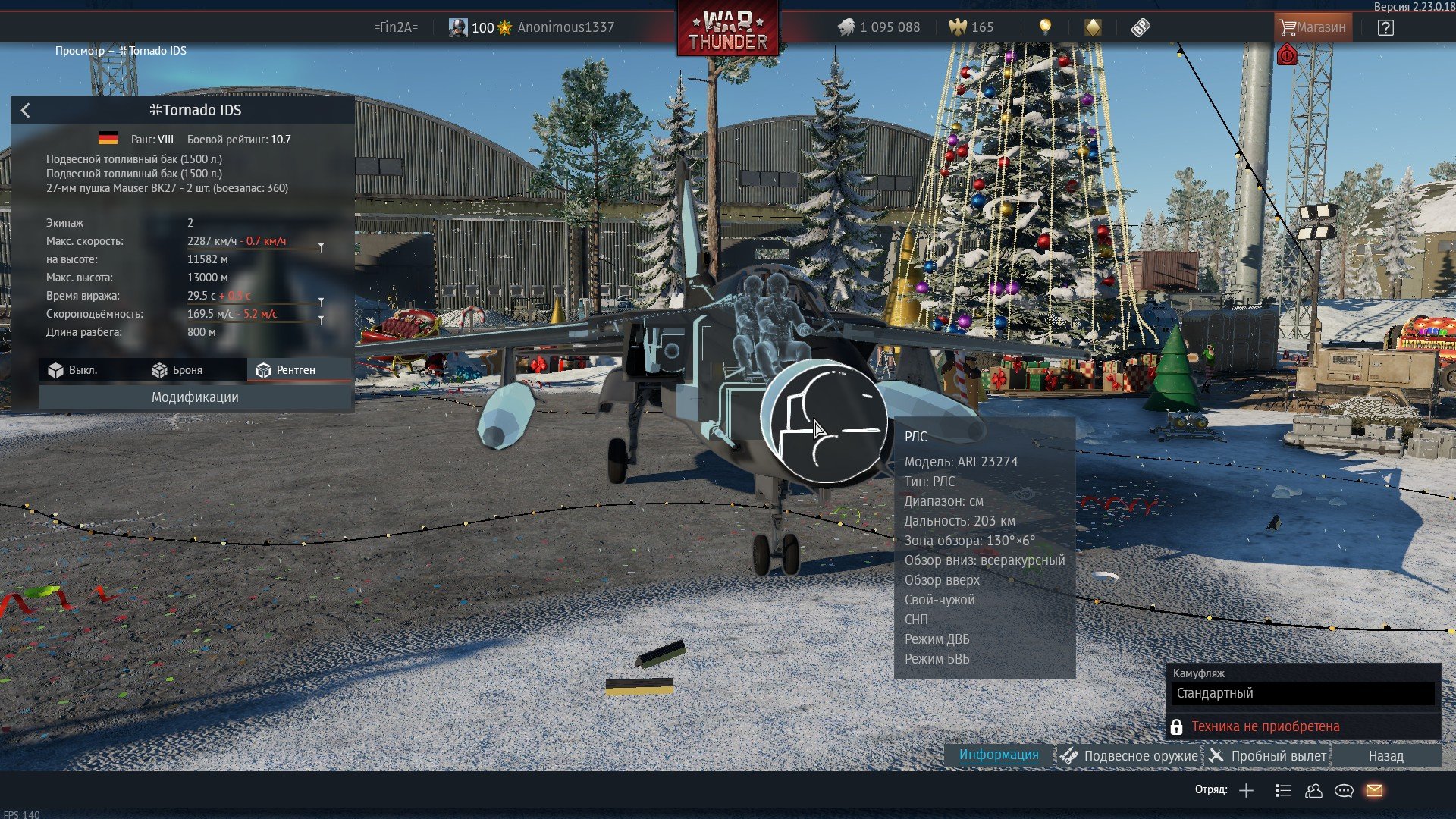
Task: Open the chat bubble icon
Action: pos(1344,791)
